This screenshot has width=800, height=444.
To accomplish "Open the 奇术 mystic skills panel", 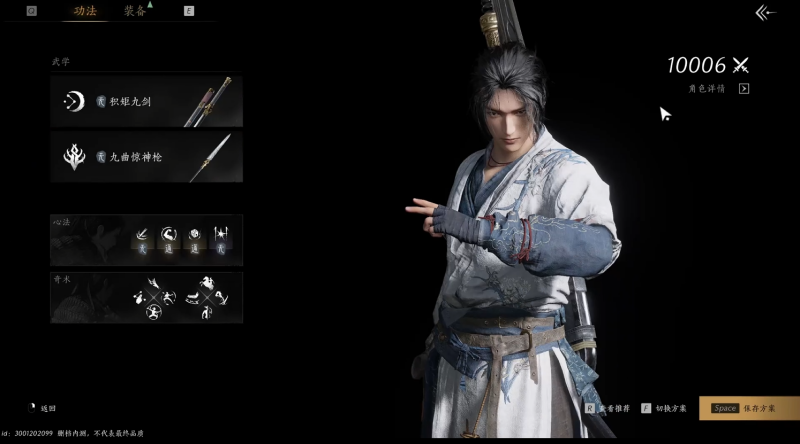I will point(146,297).
